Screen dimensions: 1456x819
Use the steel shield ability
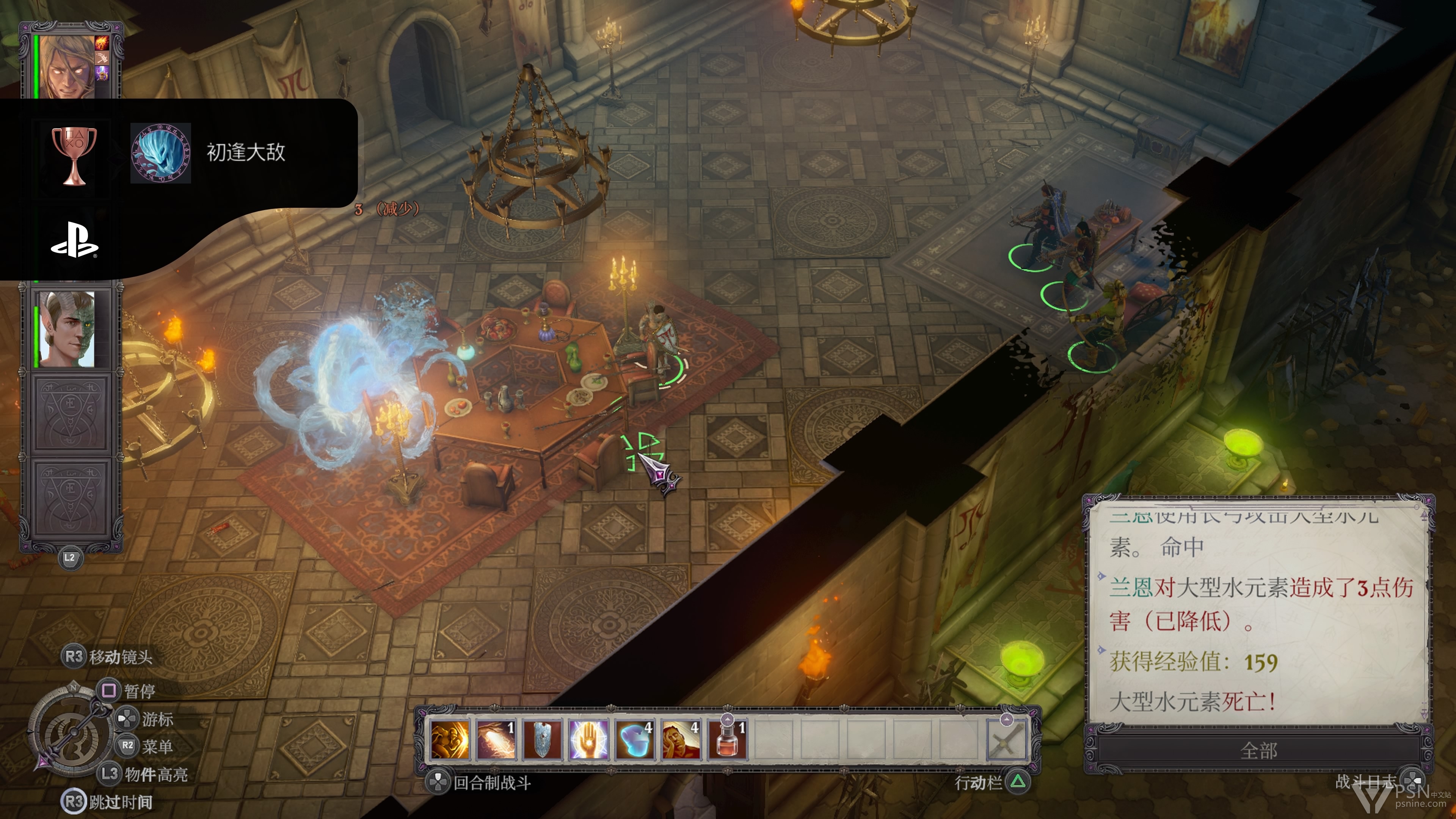tap(543, 739)
